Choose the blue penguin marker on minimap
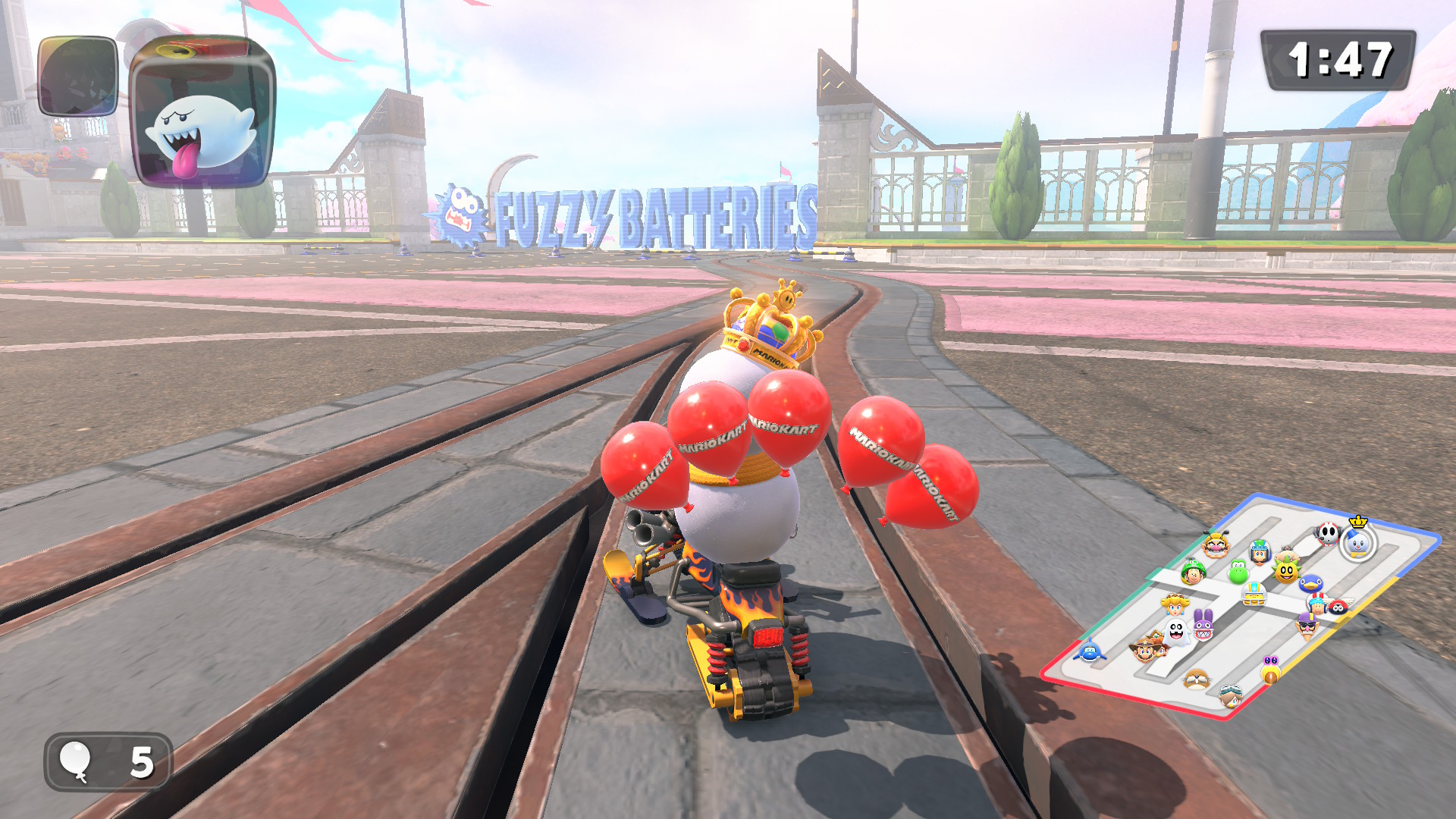Viewport: 1456px width, 819px height. (1310, 583)
